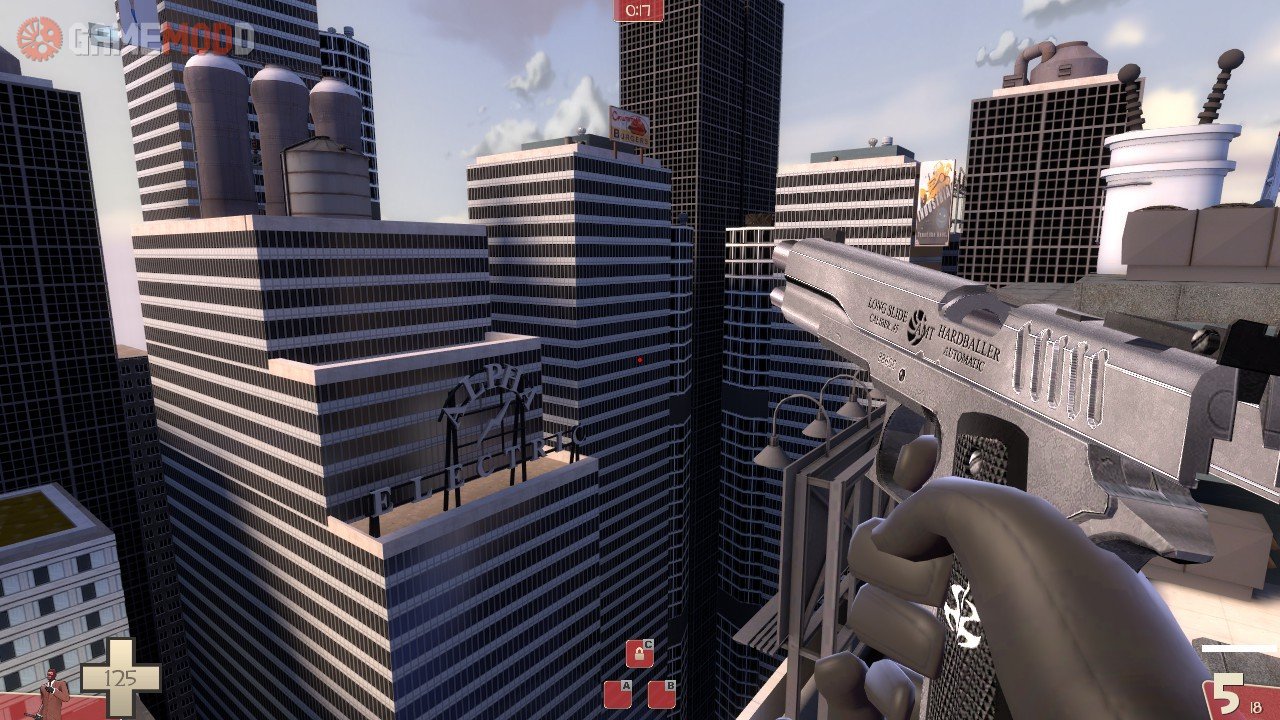Viewport: 1280px width, 720px height.
Task: Select control point A icon
Action: click(617, 693)
